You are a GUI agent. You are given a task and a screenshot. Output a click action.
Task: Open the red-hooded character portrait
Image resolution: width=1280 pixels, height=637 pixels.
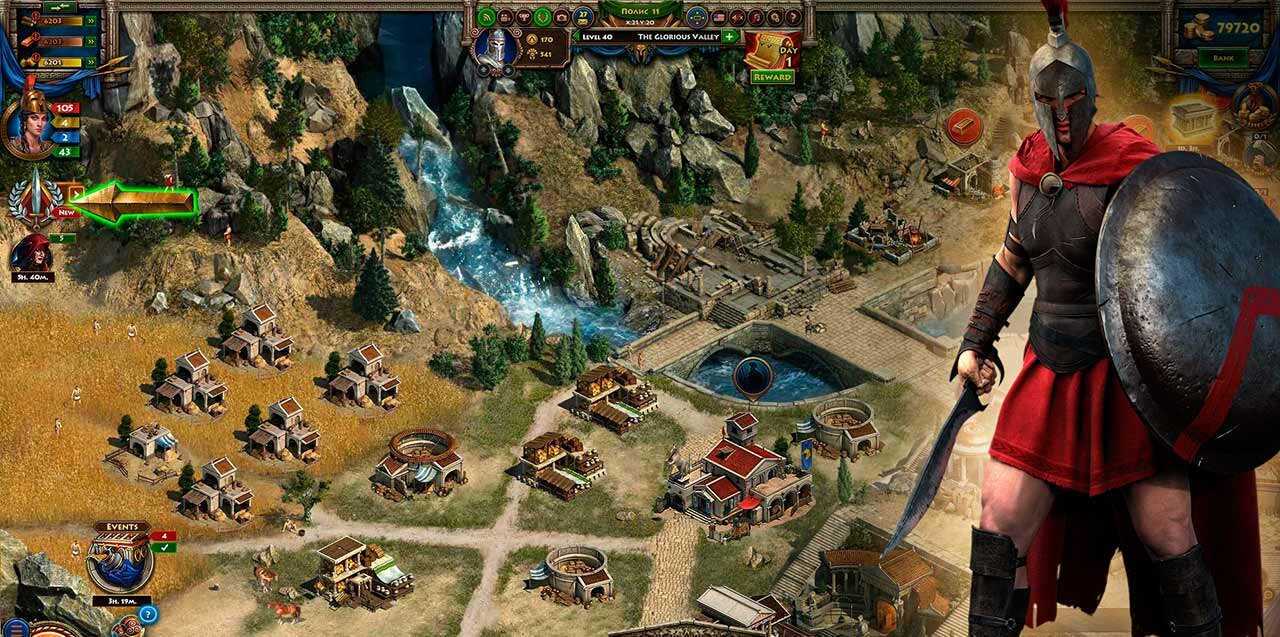click(x=30, y=255)
